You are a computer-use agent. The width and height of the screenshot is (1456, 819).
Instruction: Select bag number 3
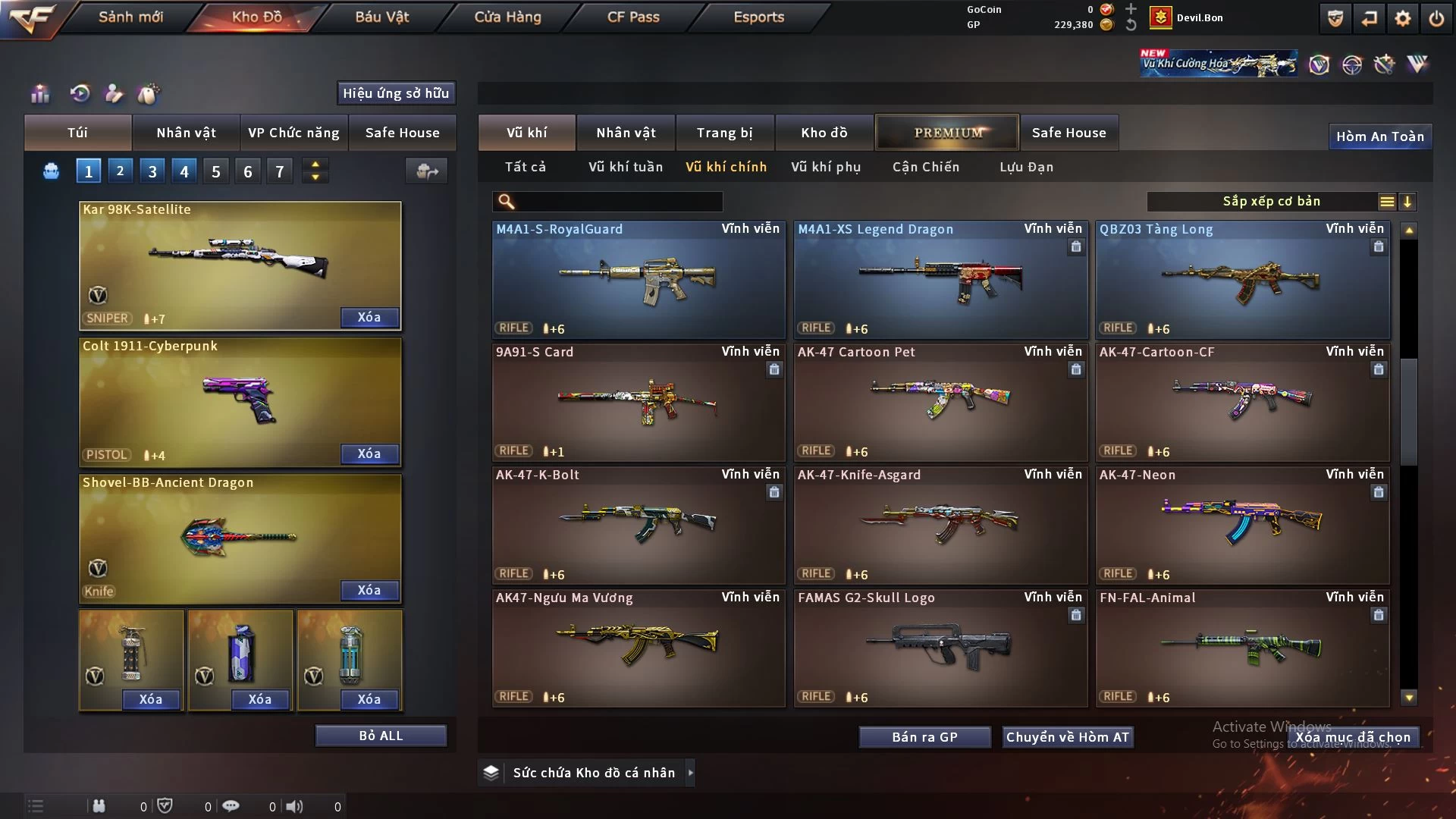coord(152,171)
